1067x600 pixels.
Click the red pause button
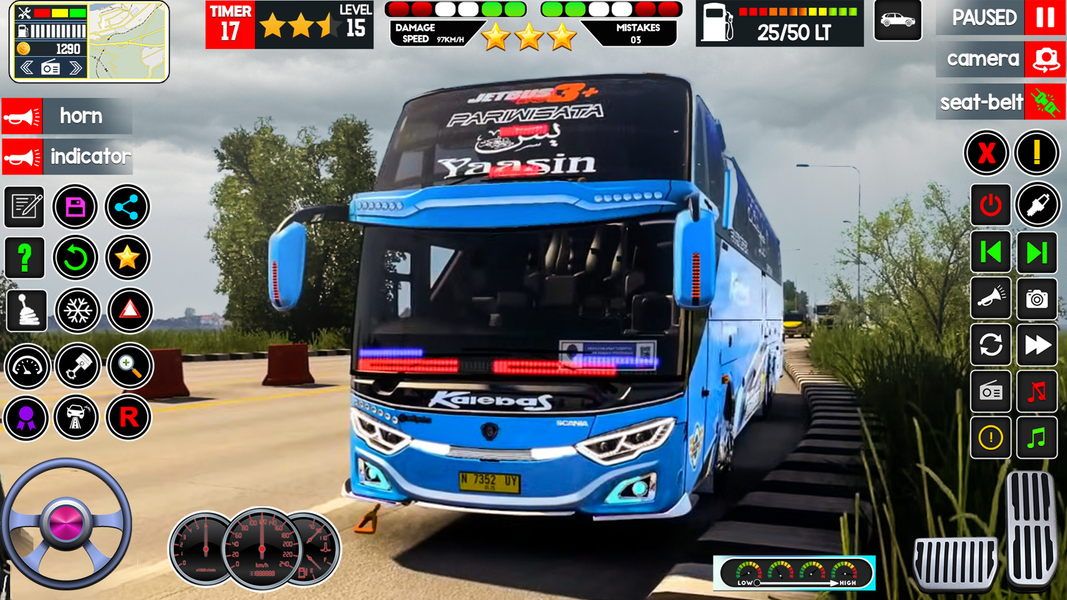click(x=1044, y=18)
